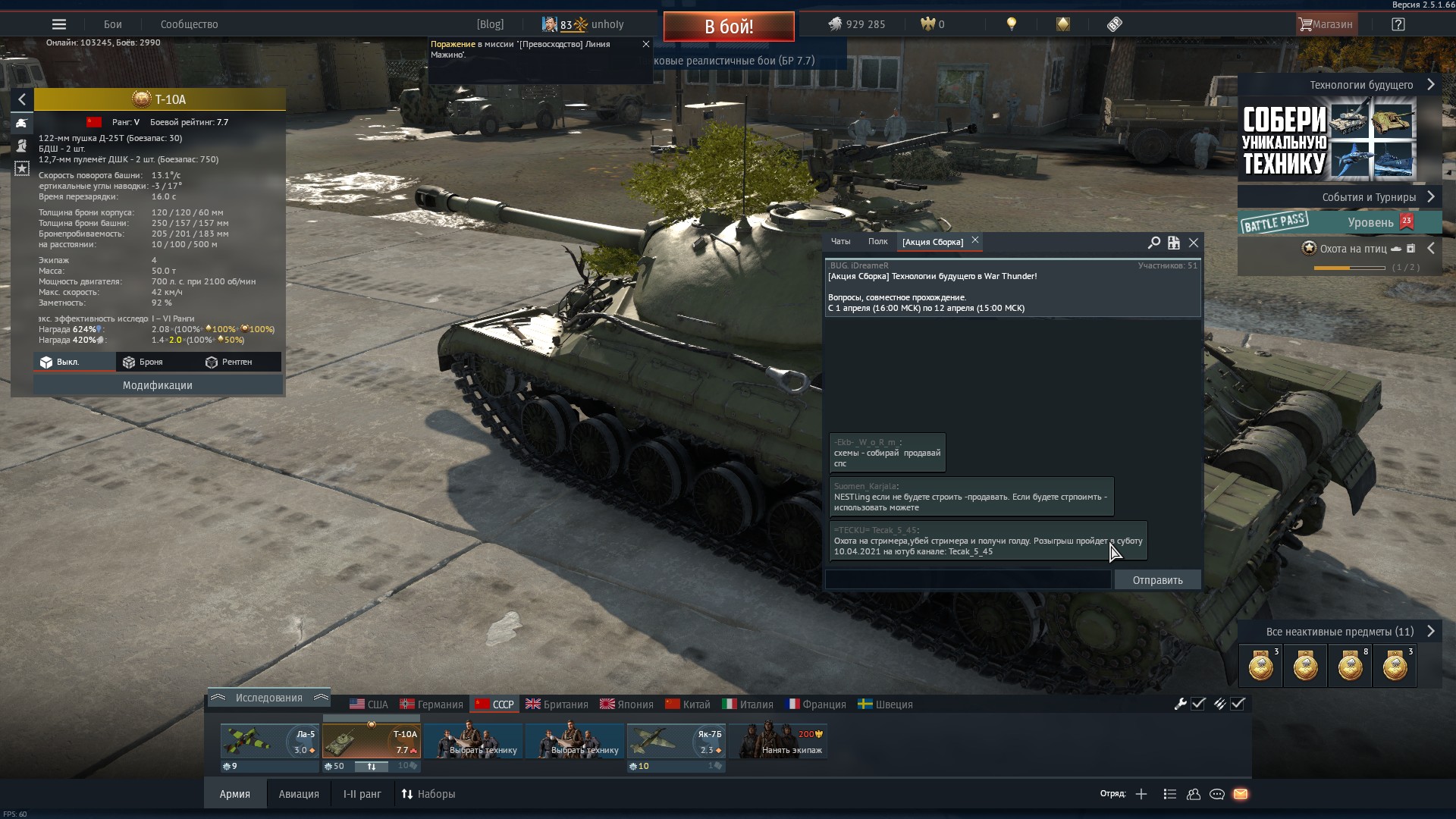Switch to the Полк chat tab

coord(877,242)
